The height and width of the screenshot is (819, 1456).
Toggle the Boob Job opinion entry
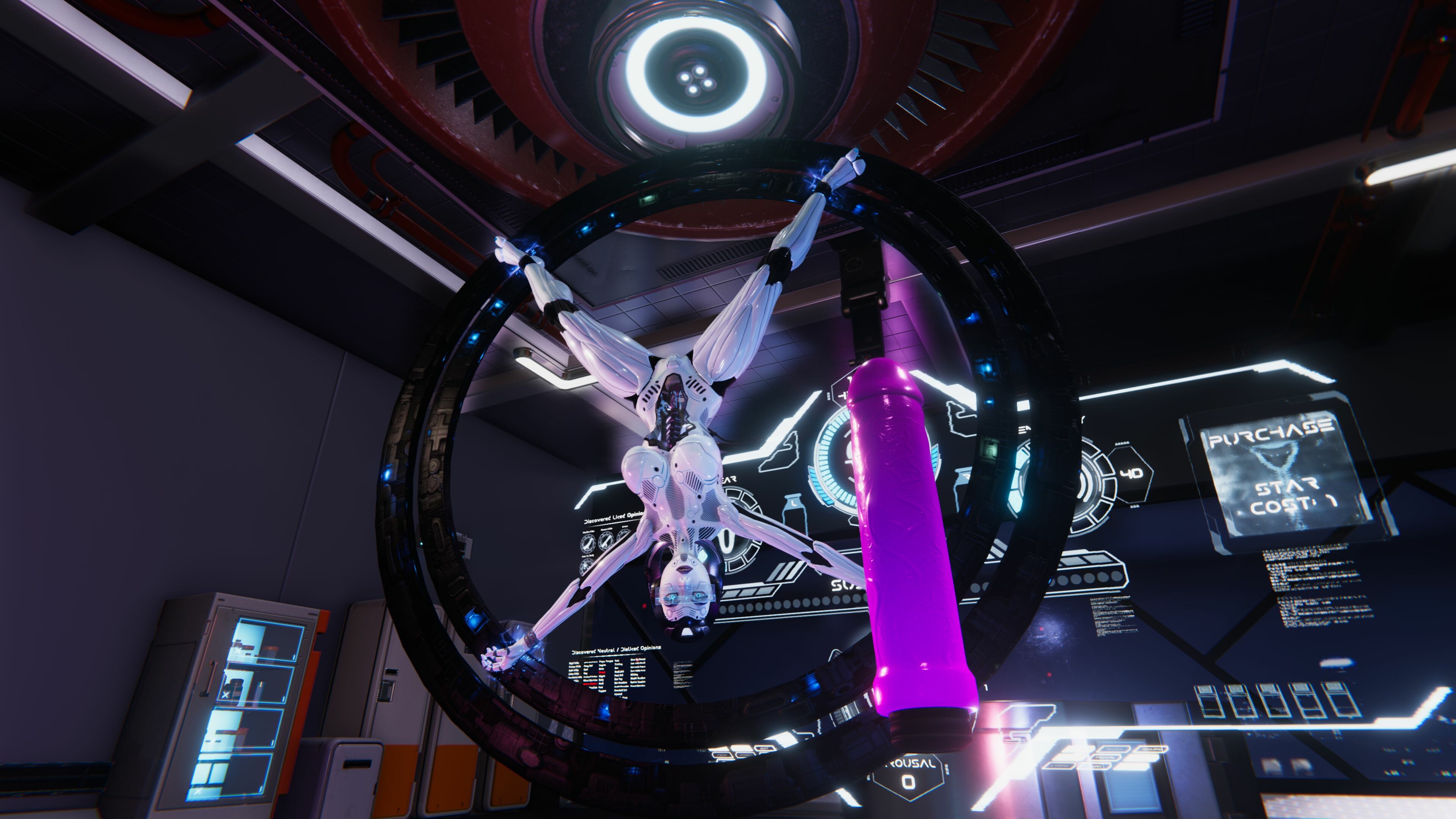(619, 672)
